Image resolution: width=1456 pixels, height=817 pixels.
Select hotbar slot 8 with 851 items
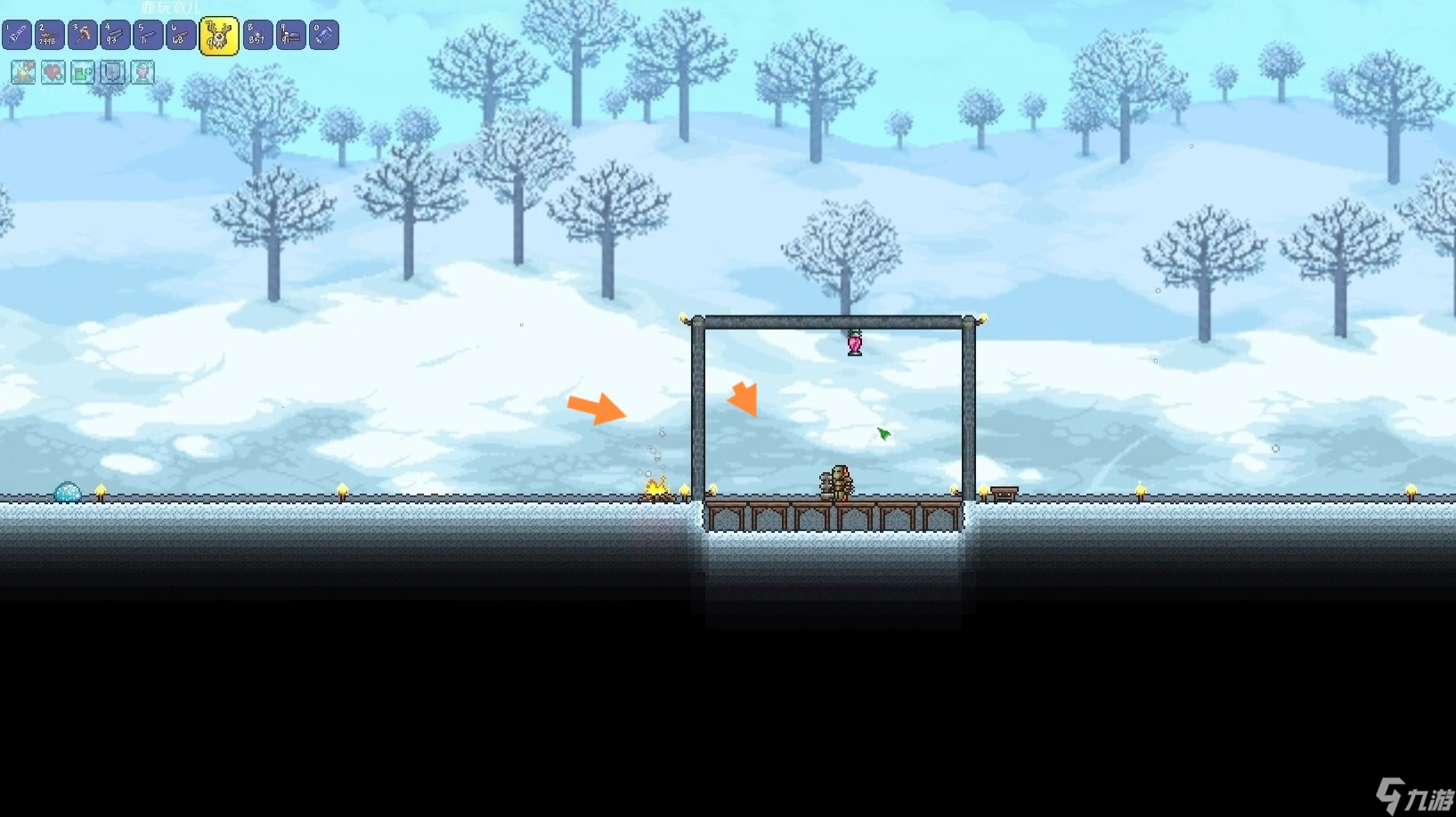click(257, 36)
